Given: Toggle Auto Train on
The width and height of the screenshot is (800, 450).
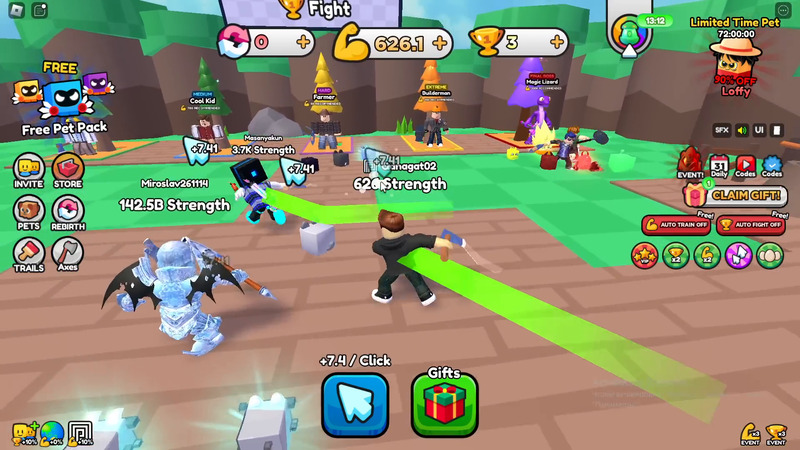Looking at the screenshot, I should coord(676,225).
